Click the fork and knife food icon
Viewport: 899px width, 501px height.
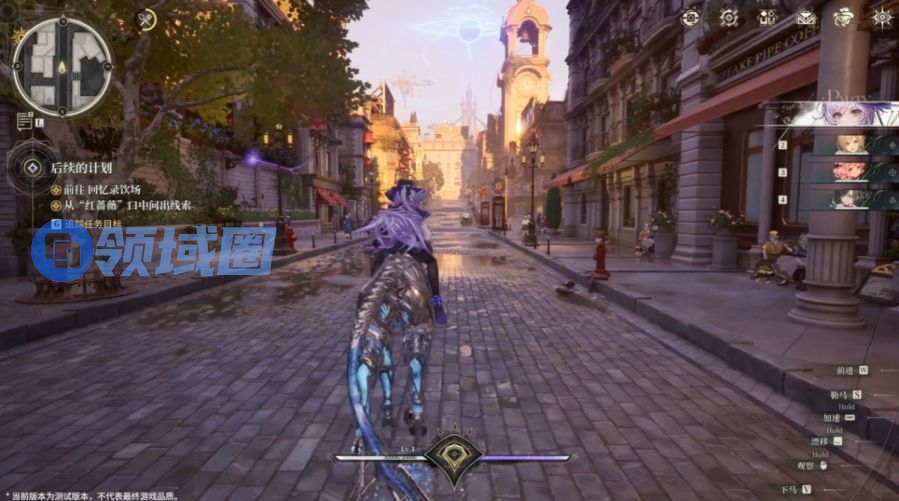click(146, 19)
